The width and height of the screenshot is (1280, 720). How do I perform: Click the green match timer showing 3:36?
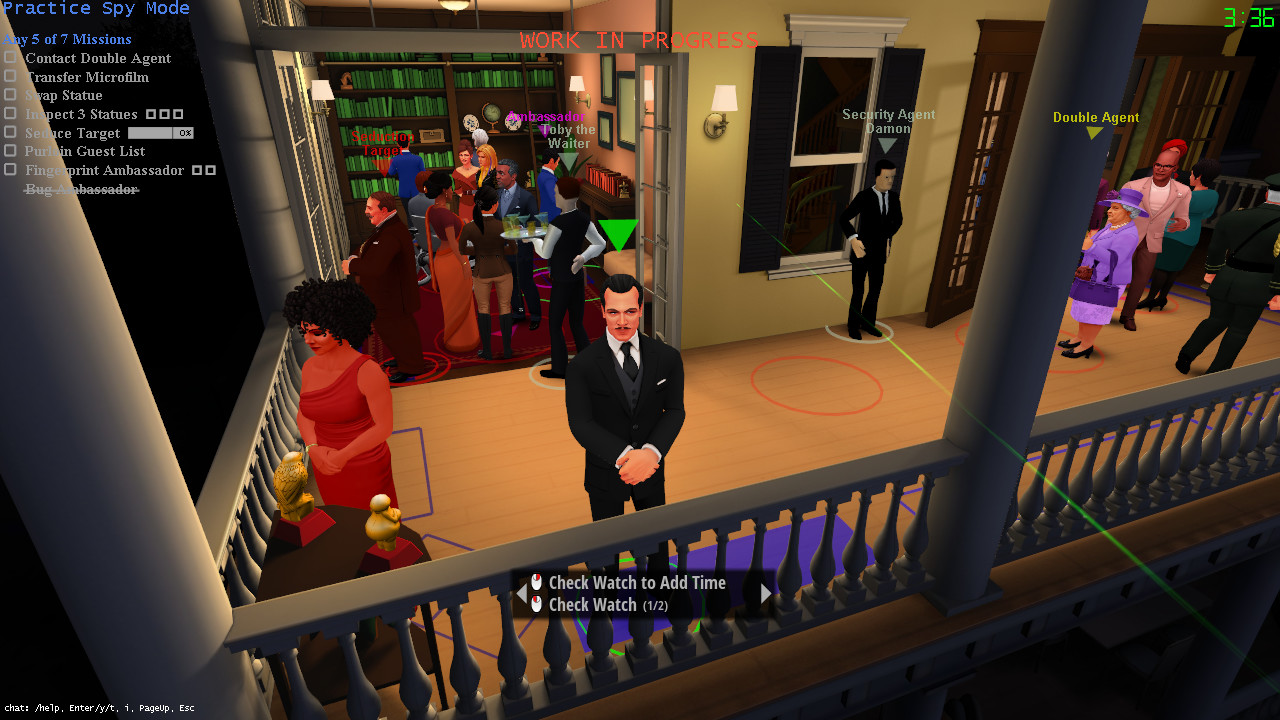tap(1249, 16)
